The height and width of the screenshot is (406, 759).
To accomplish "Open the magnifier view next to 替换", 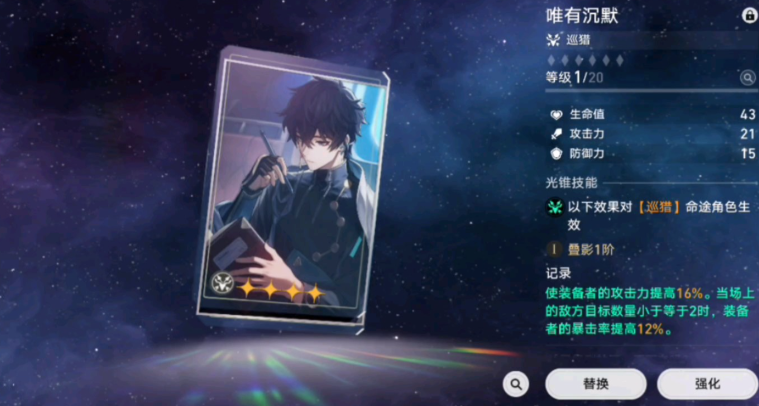I will pos(516,383).
